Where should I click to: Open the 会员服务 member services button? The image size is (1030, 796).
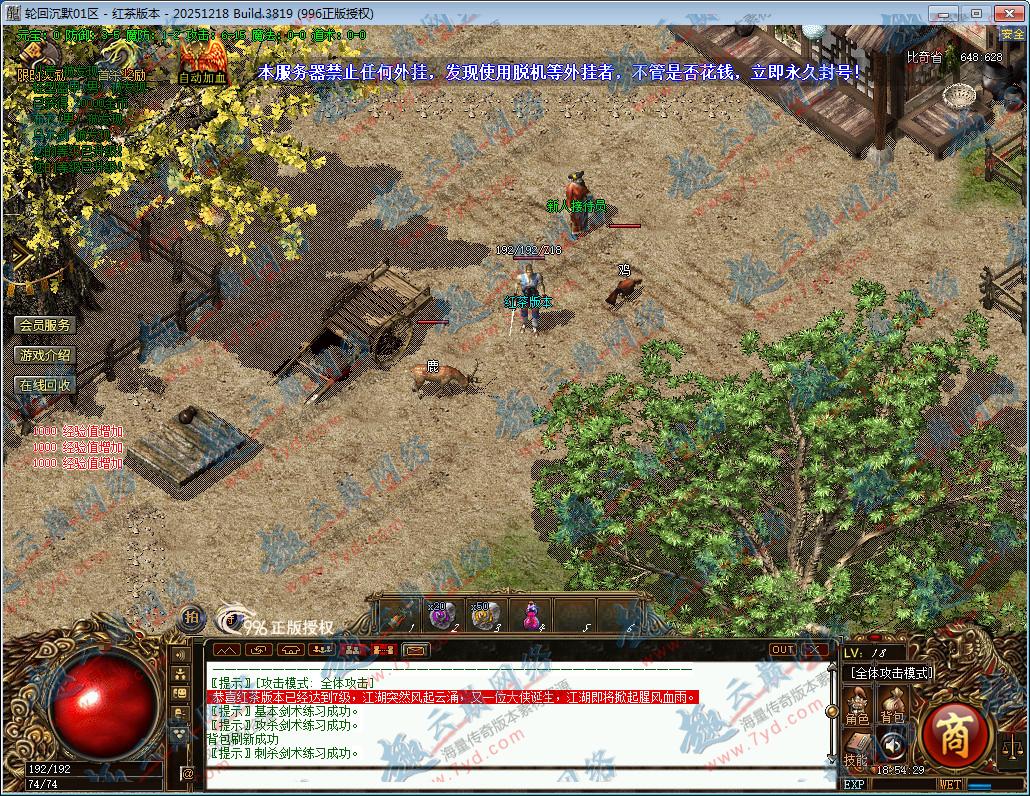coord(45,325)
